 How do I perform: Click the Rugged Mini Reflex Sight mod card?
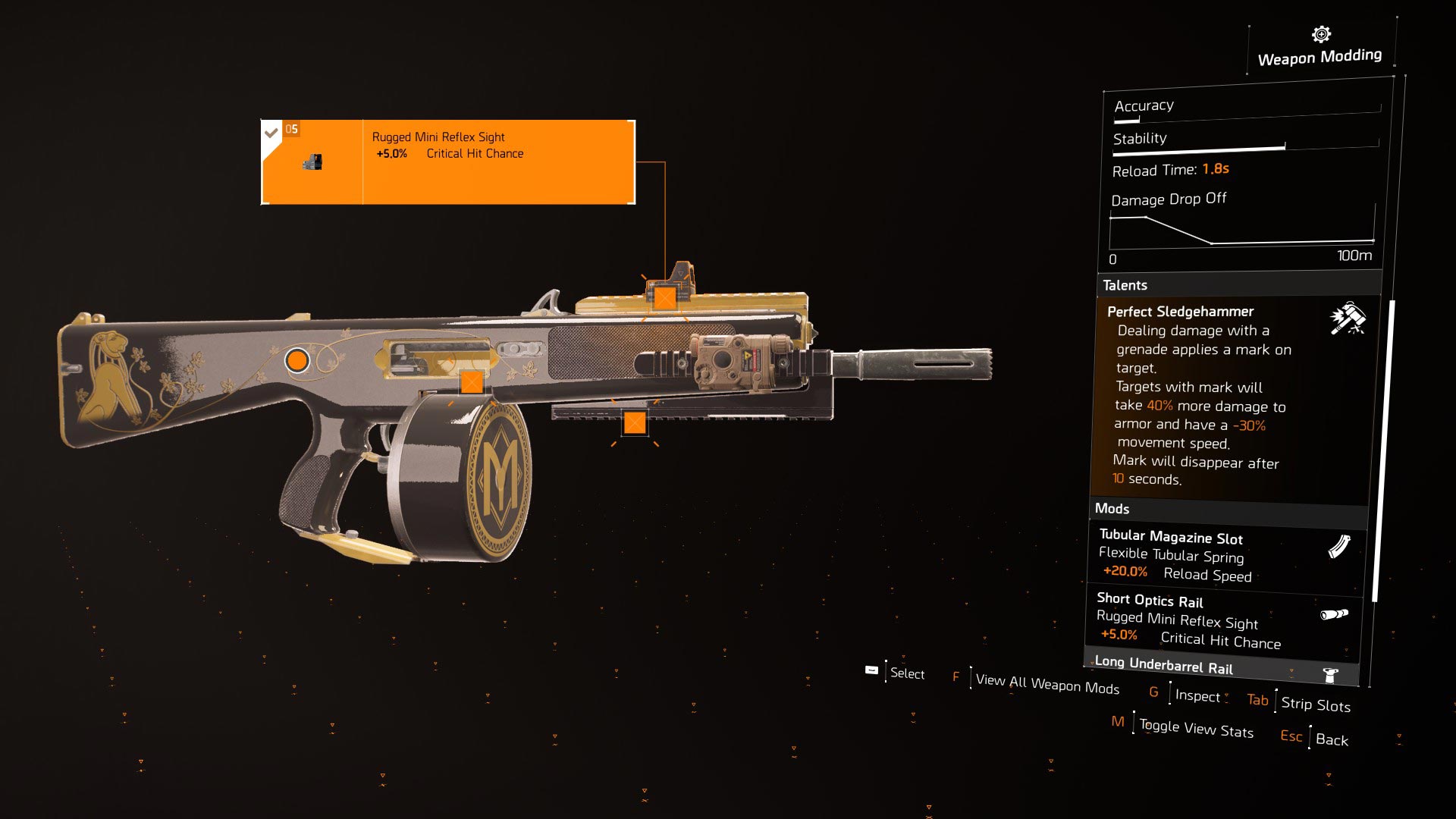click(x=447, y=162)
